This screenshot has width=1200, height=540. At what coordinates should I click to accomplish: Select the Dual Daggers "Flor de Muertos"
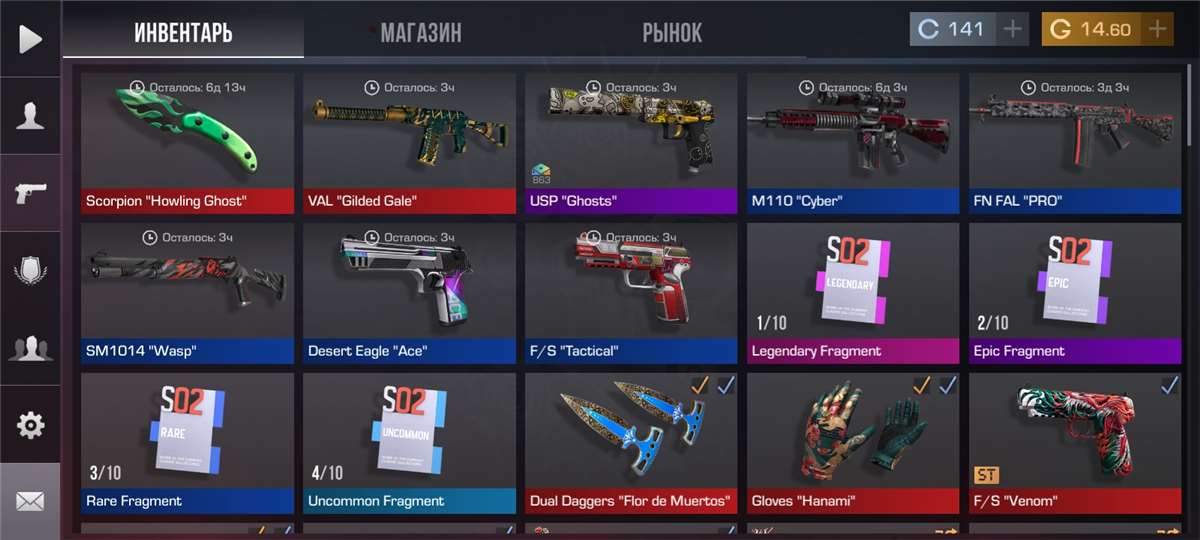631,442
